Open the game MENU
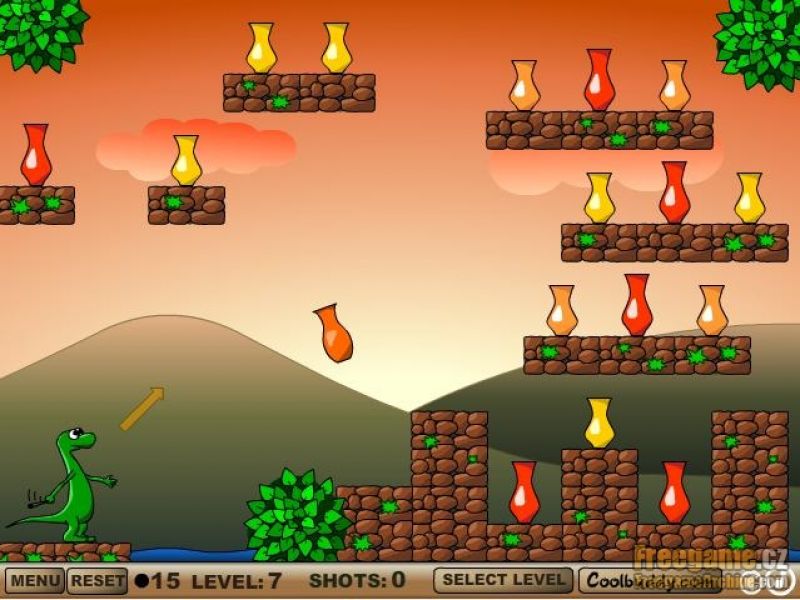 coord(34,581)
